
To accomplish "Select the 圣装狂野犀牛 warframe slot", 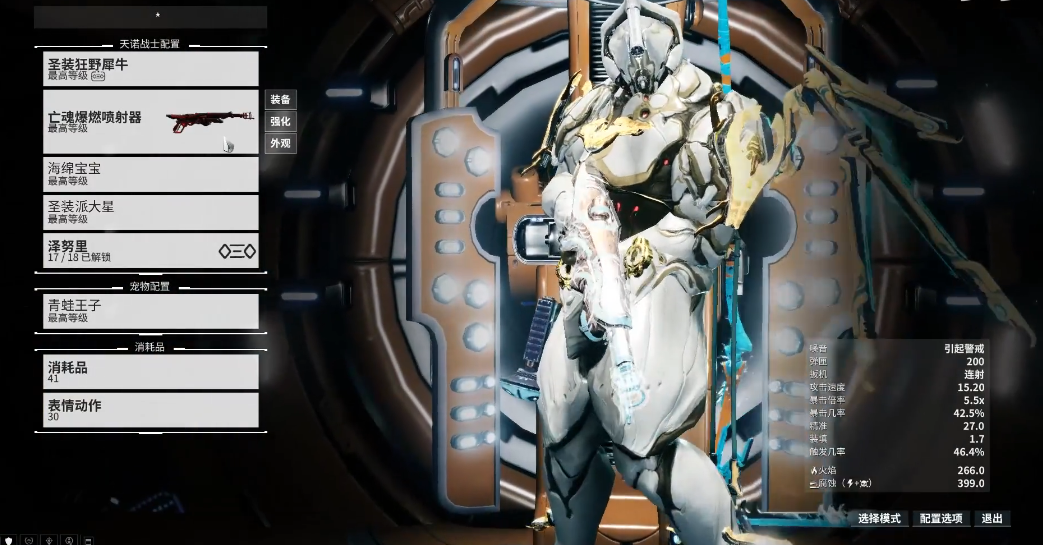I will pyautogui.click(x=151, y=69).
